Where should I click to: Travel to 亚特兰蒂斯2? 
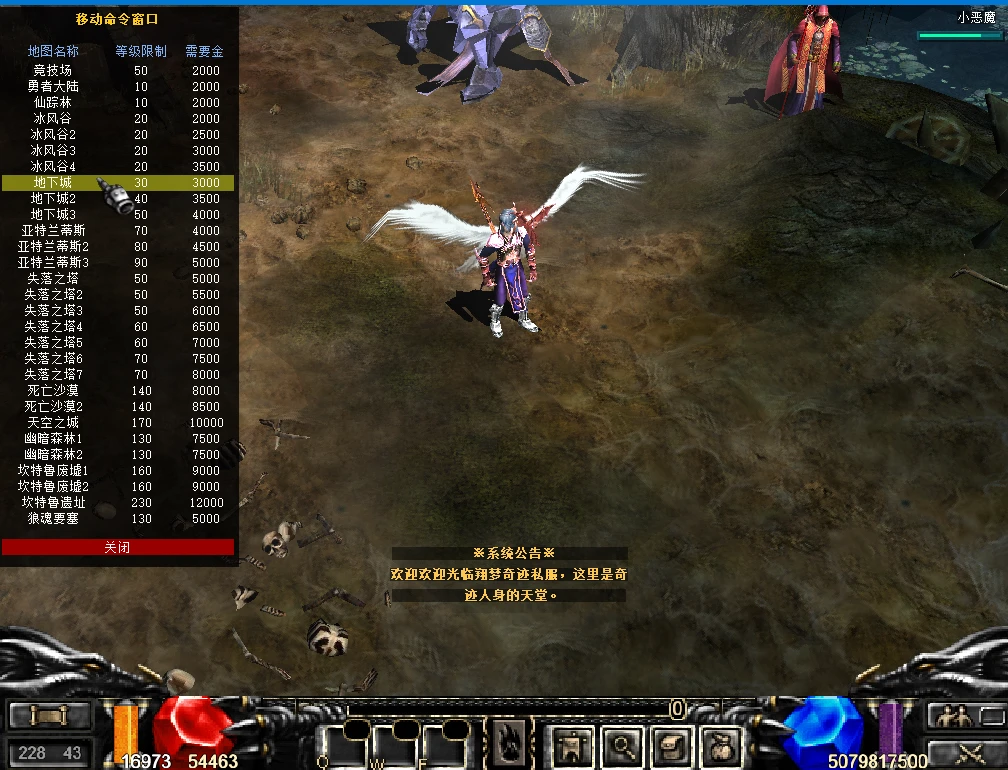pos(53,247)
